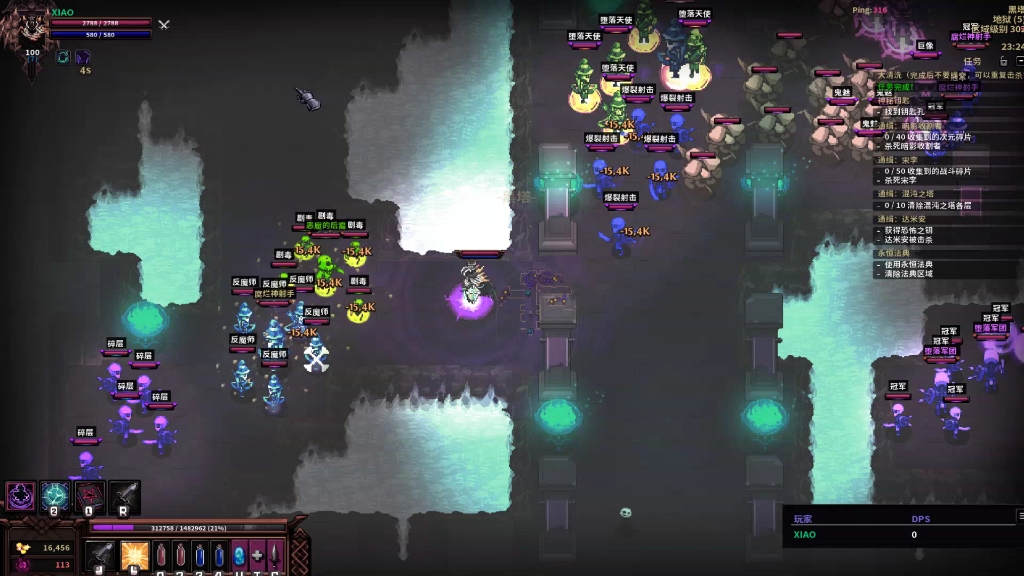
Task: Use the first red health potion
Action: (x=162, y=555)
